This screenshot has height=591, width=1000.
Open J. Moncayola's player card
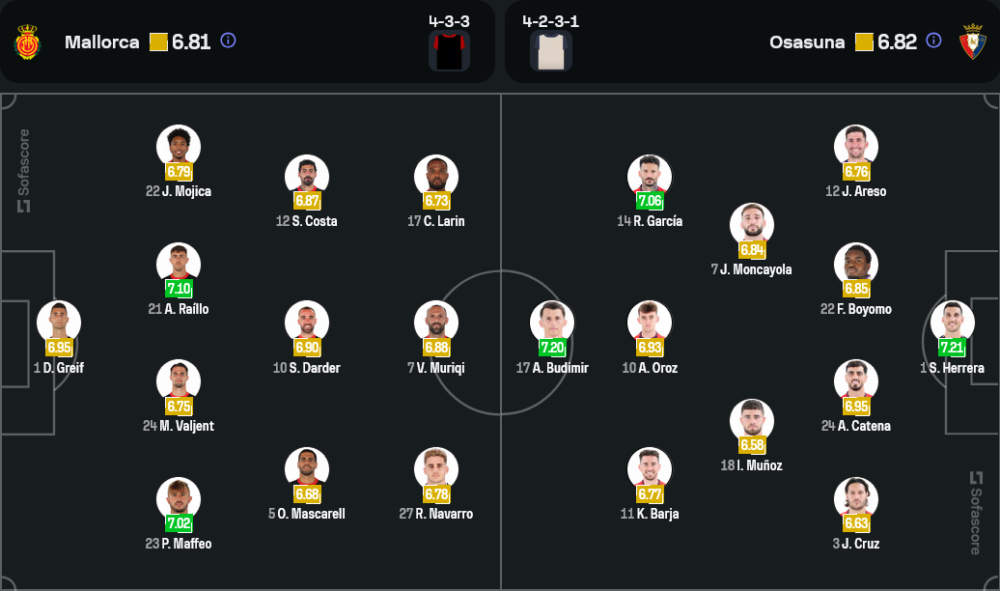[752, 226]
